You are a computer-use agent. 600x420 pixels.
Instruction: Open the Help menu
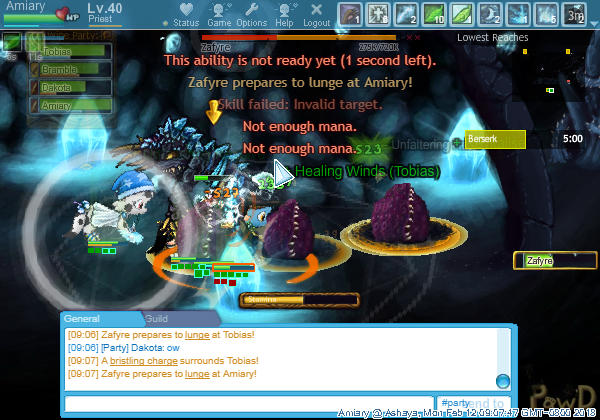tap(284, 14)
